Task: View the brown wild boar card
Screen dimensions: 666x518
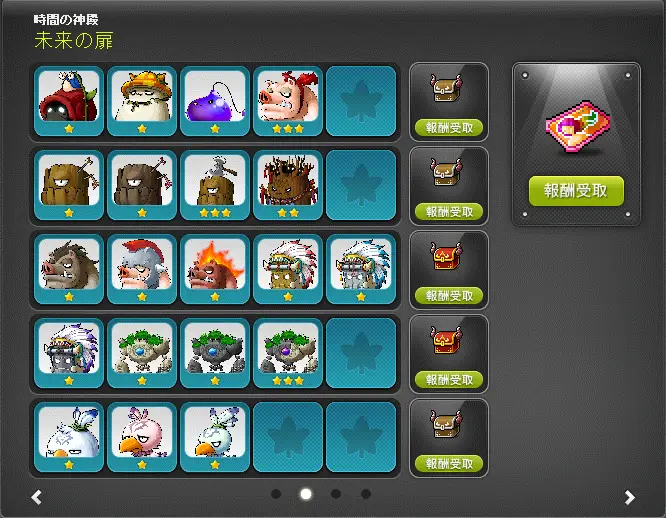Action: (x=69, y=269)
